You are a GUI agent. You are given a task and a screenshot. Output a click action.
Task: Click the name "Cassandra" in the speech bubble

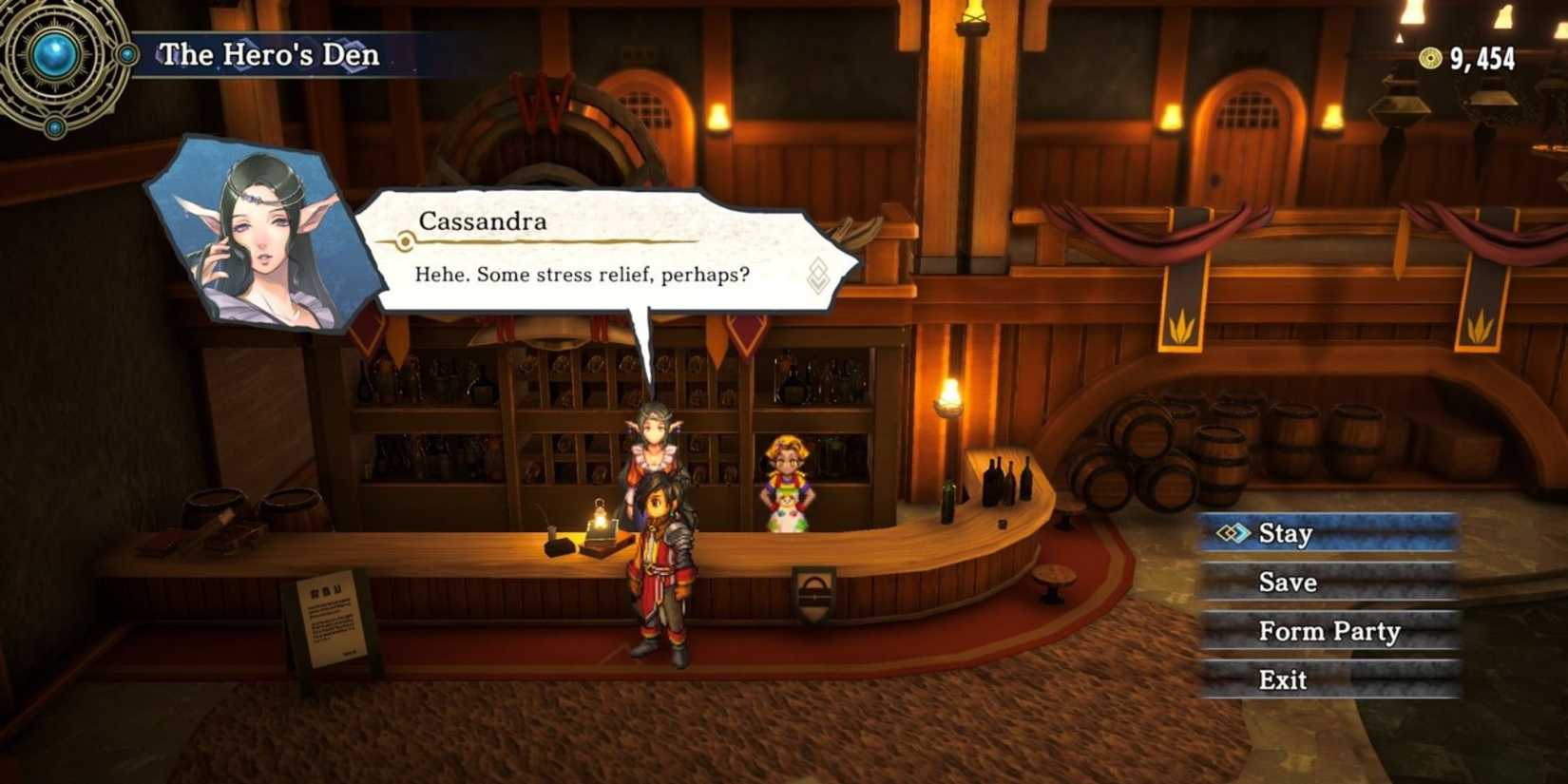480,221
